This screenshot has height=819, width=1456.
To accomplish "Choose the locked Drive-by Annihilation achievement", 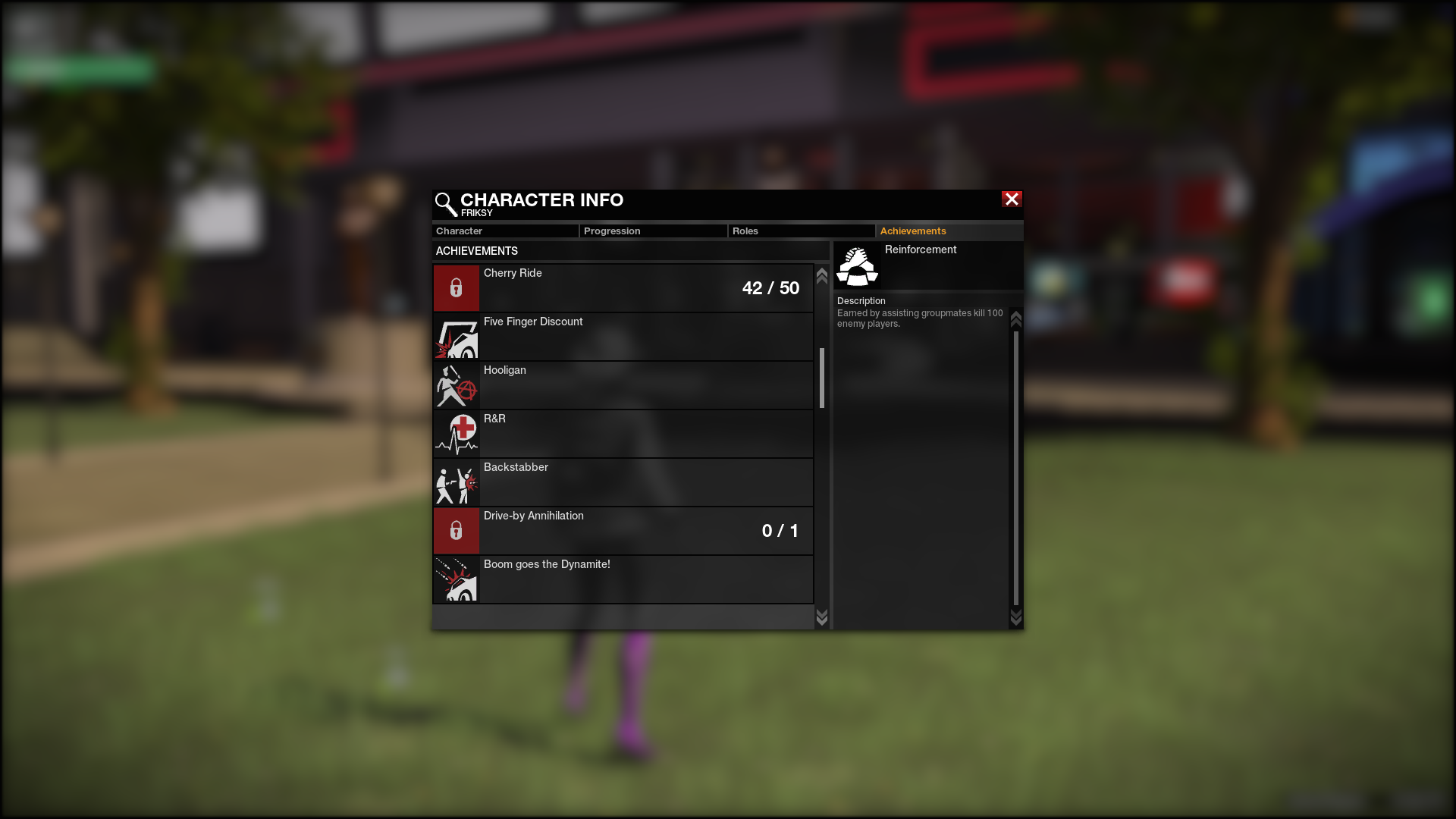I will [x=623, y=531].
